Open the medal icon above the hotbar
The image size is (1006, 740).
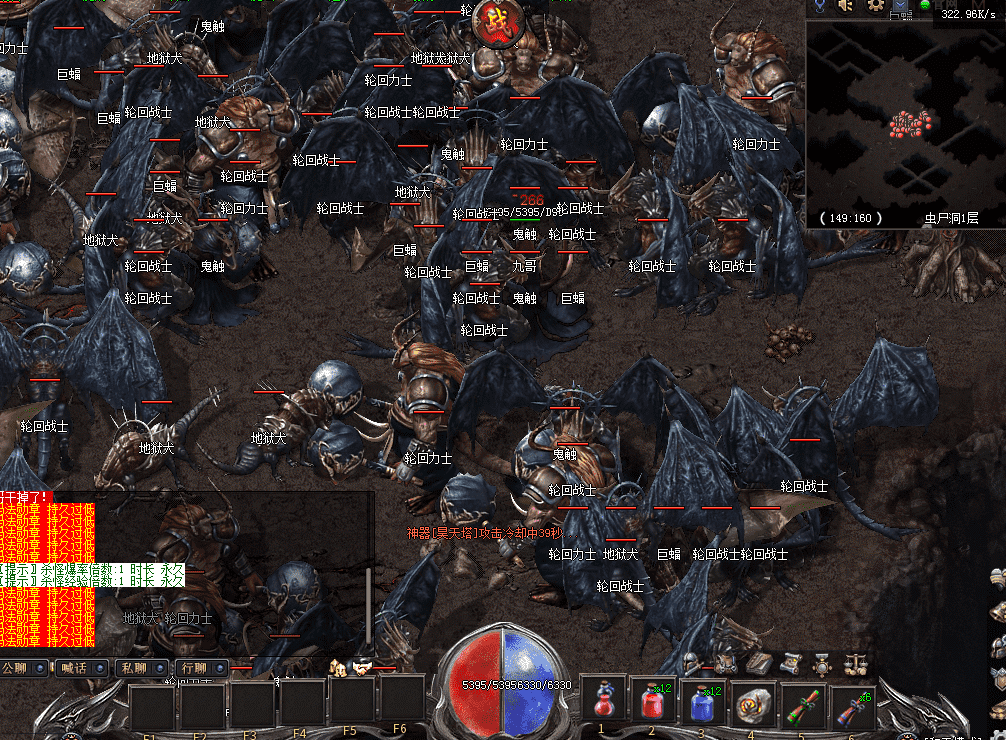click(823, 662)
